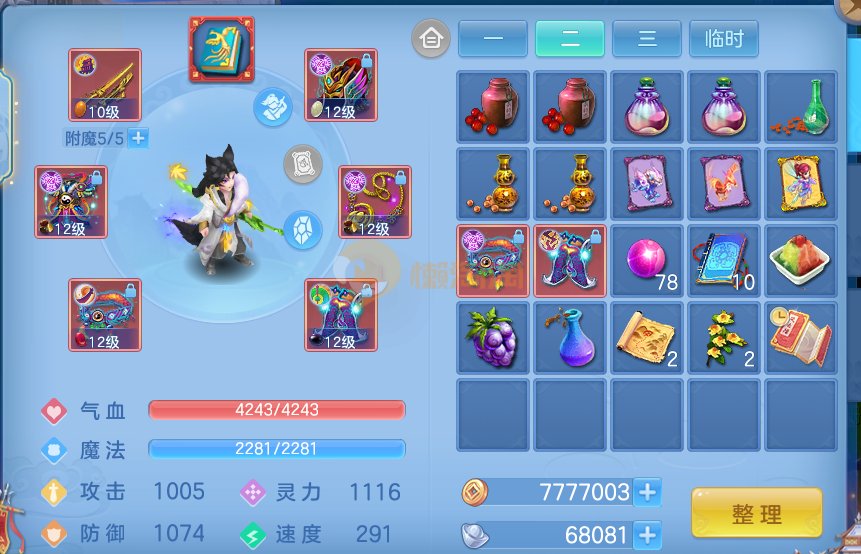
Task: Open the gray scroll round button
Action: [303, 165]
